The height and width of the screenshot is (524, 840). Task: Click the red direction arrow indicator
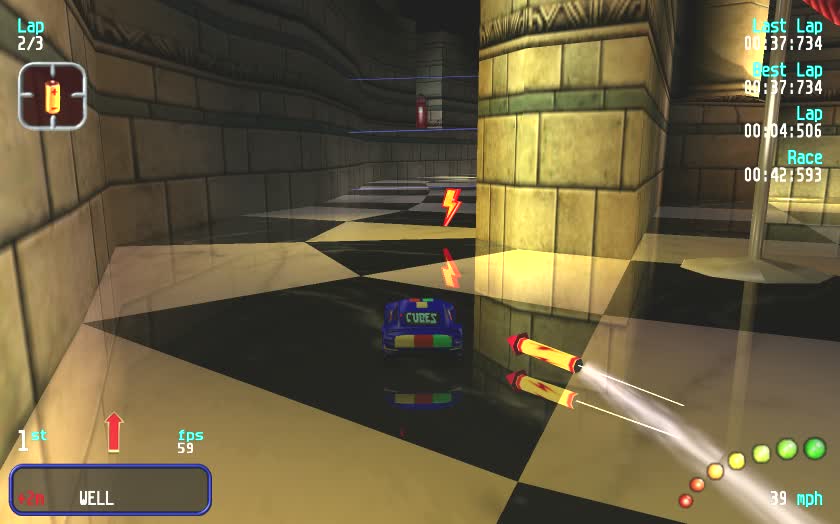114,431
